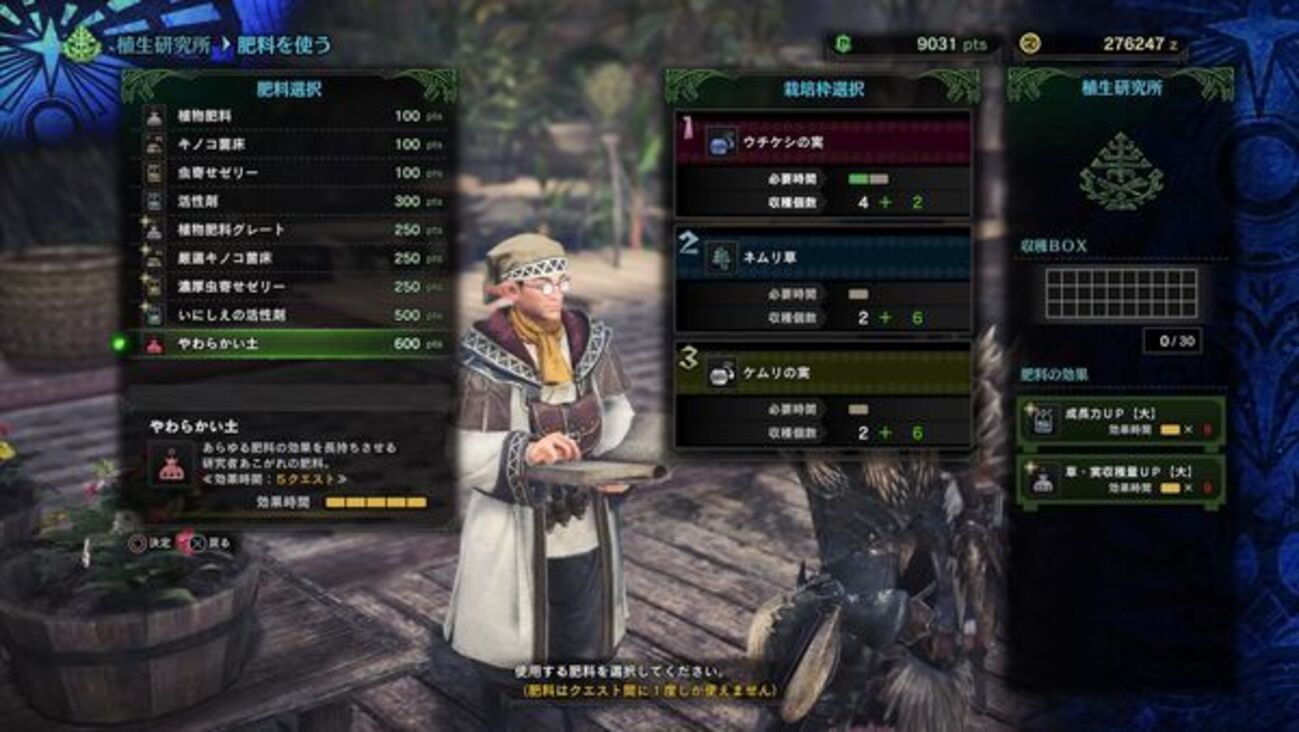Click the 成長力UP【大】 fertilizer effect

click(1120, 420)
